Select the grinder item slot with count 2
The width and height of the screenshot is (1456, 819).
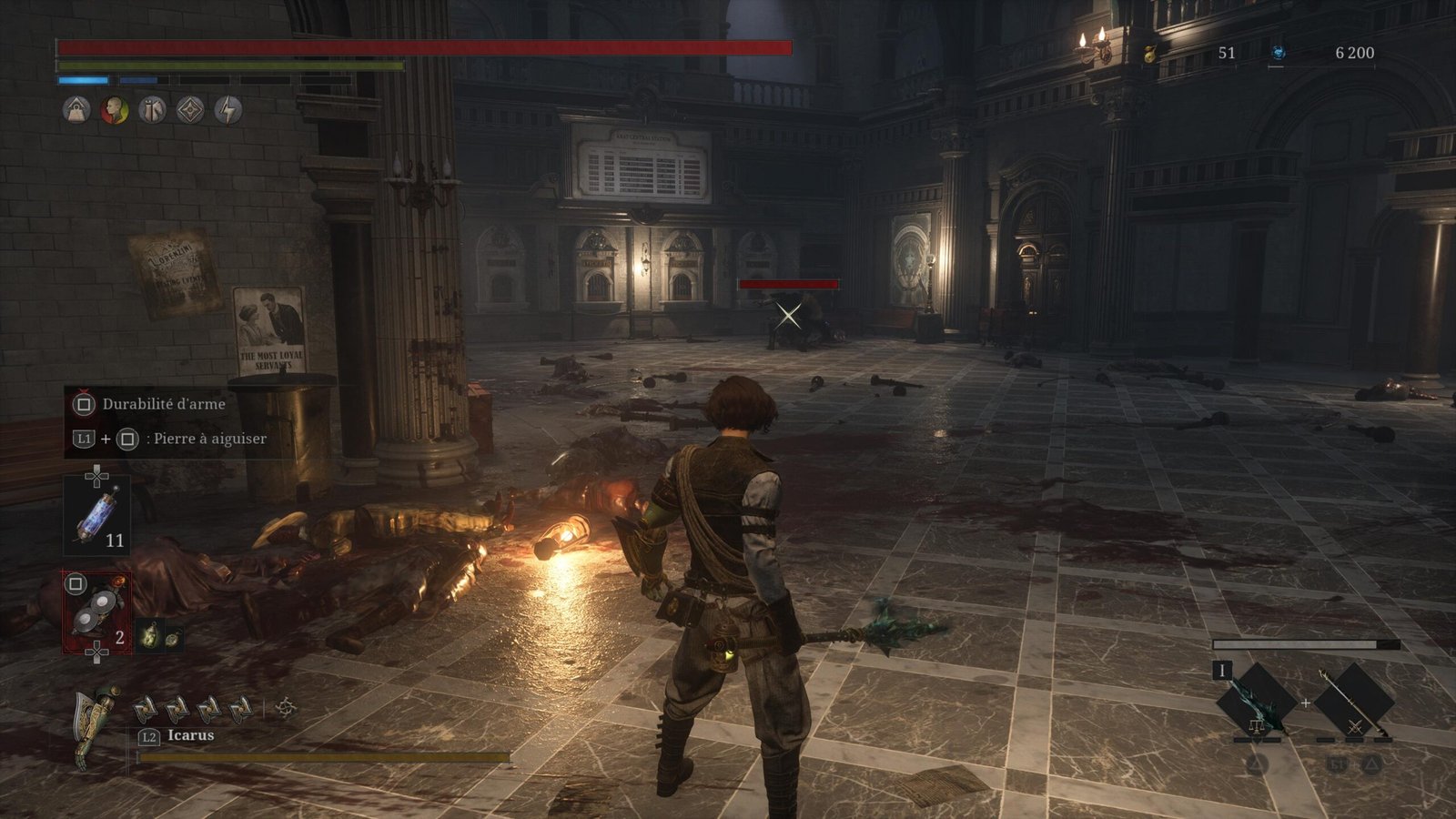[x=96, y=612]
